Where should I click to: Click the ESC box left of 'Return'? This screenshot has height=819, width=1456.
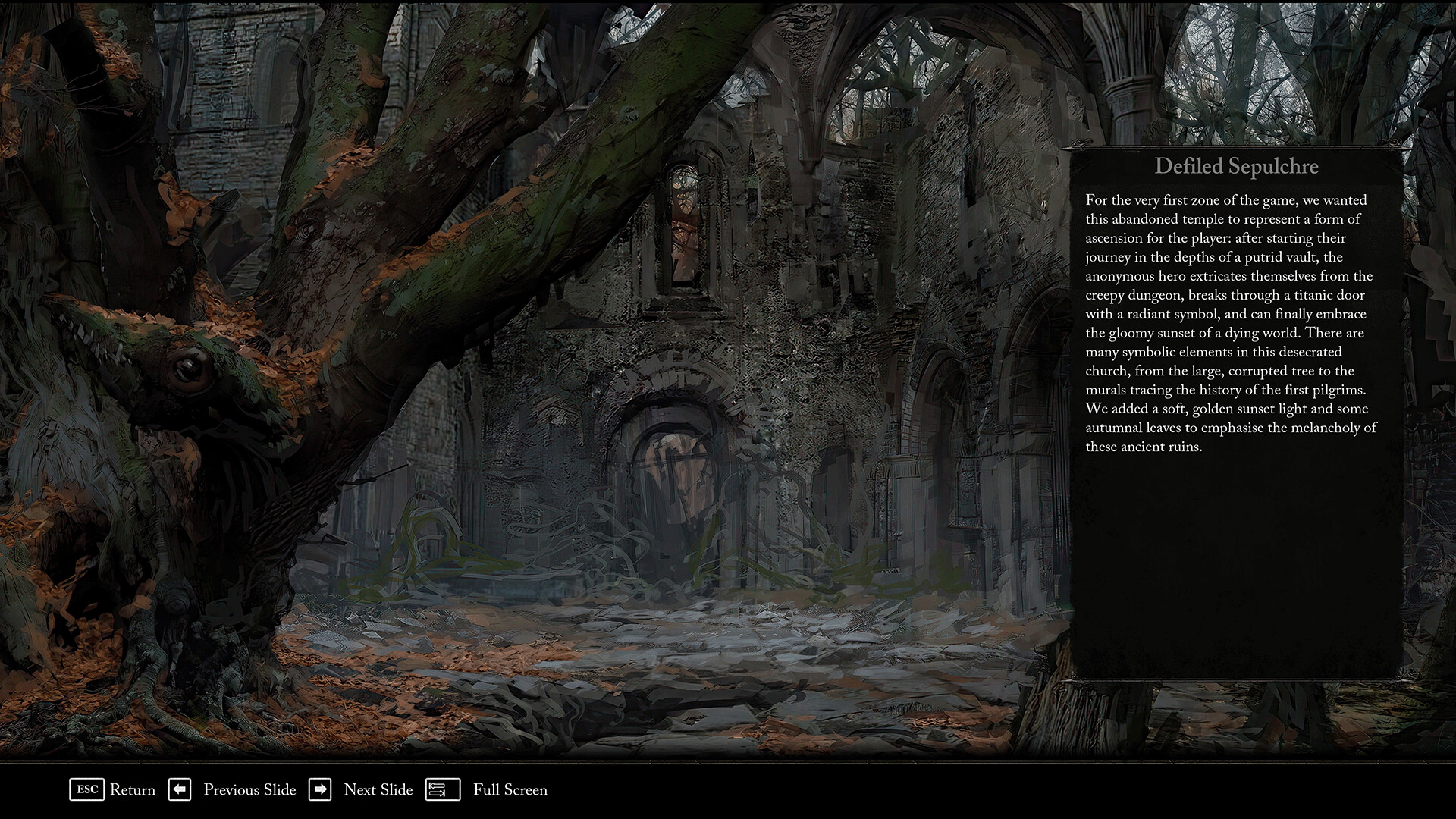[87, 790]
